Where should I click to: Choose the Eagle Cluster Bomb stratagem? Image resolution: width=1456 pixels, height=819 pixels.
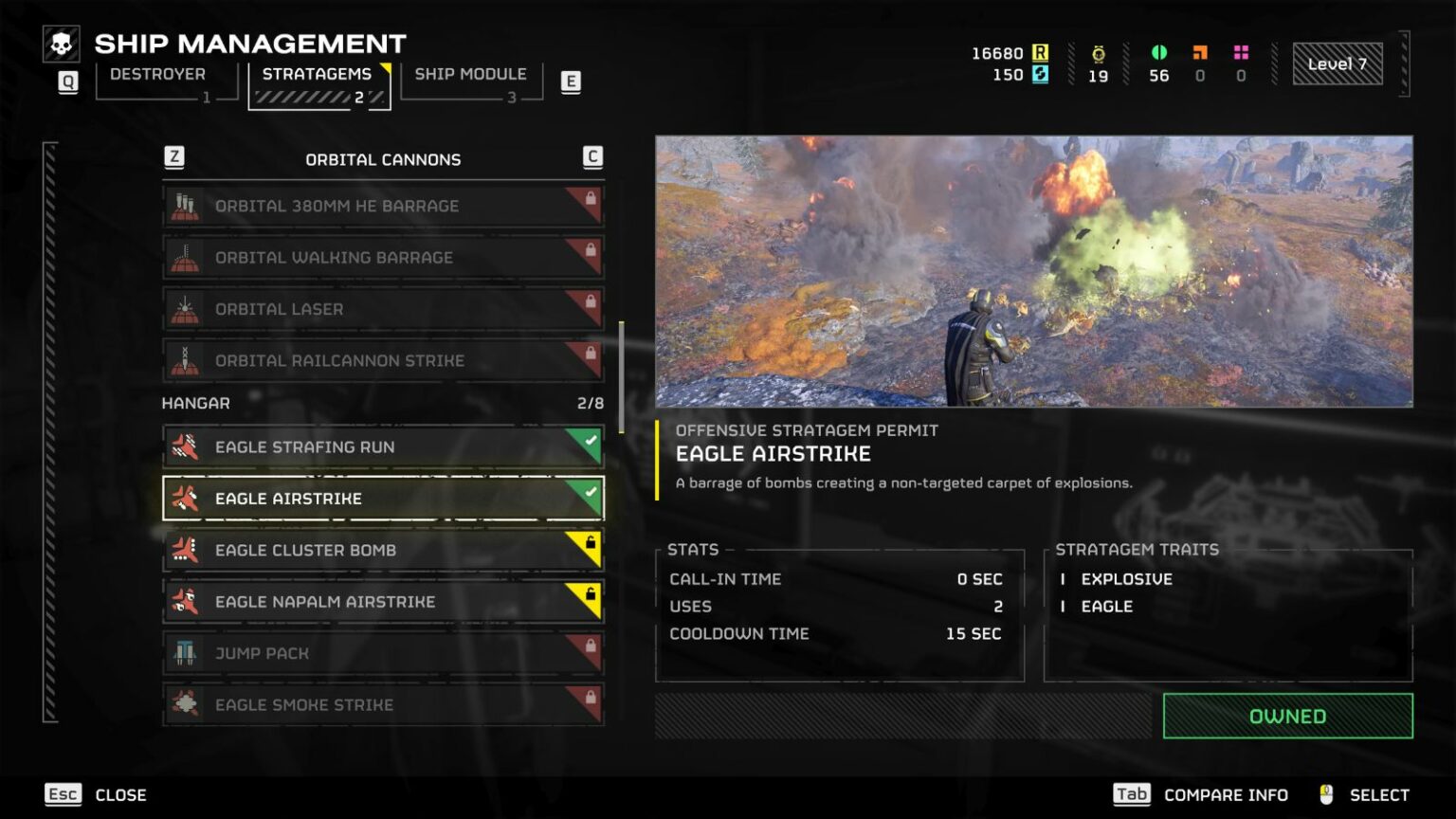tap(383, 550)
